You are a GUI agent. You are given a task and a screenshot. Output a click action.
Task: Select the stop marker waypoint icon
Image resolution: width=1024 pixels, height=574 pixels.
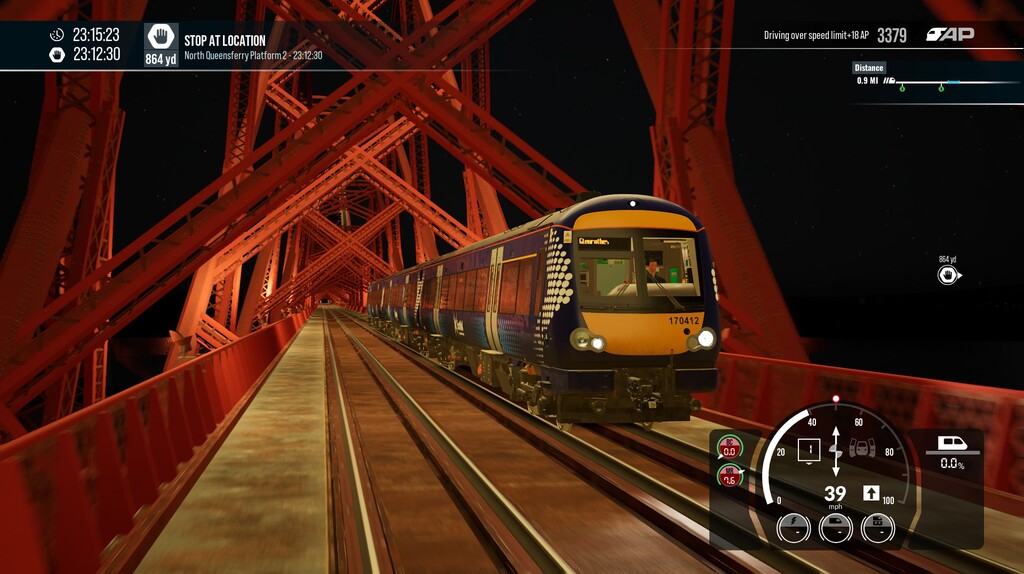[x=946, y=274]
